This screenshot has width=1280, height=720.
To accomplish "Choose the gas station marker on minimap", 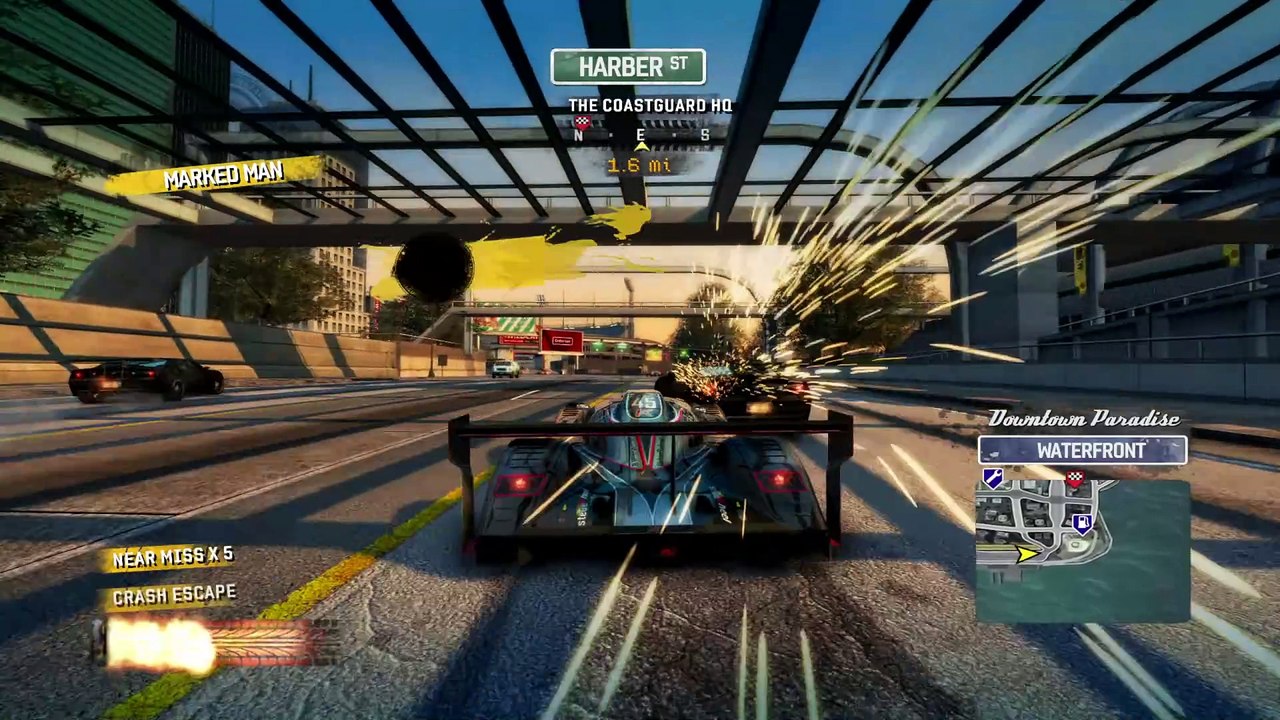I will tap(1081, 523).
